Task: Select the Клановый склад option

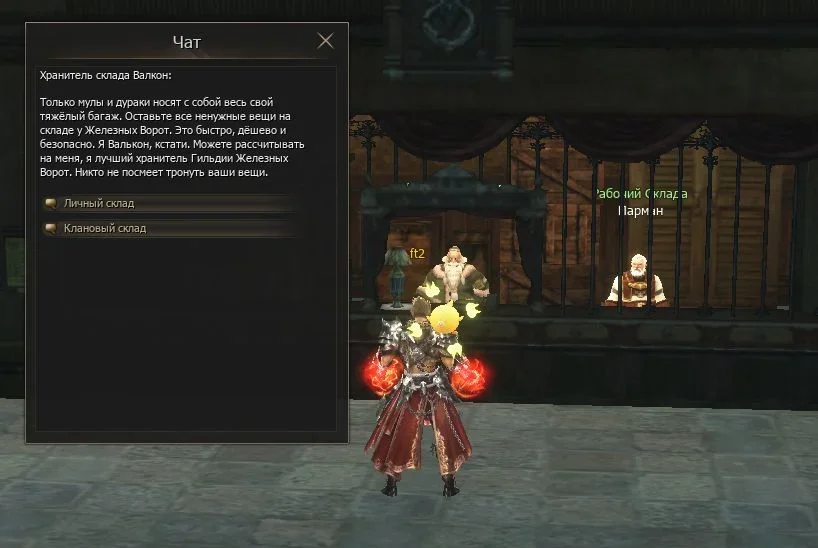Action: pos(105,228)
